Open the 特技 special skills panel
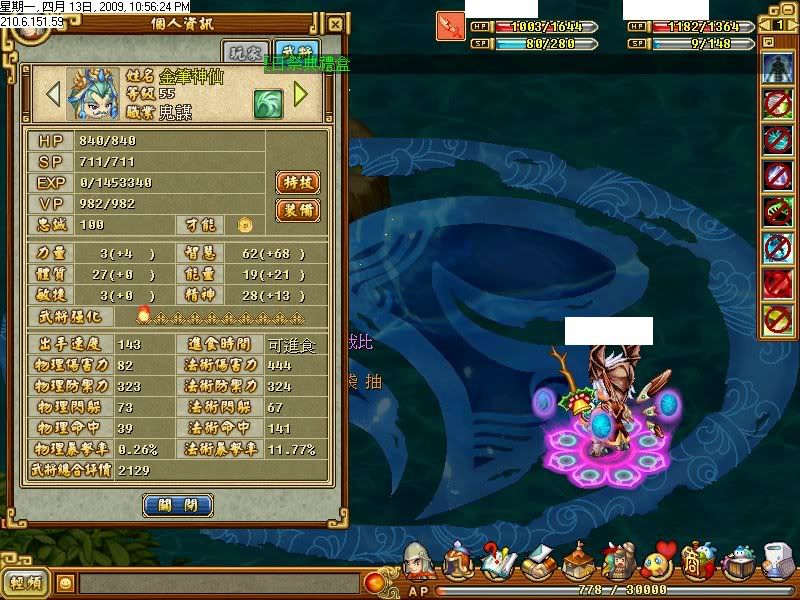 (297, 182)
